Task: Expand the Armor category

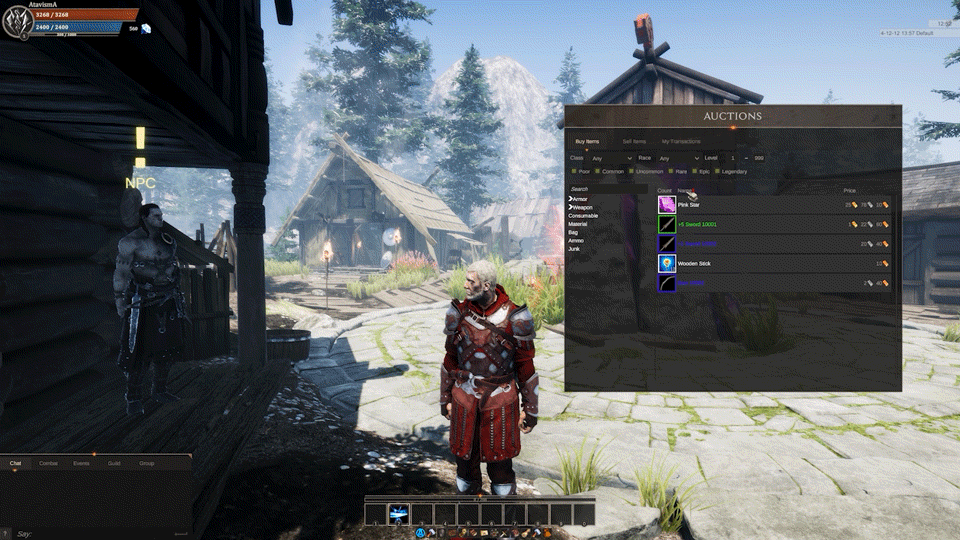Action: (579, 199)
